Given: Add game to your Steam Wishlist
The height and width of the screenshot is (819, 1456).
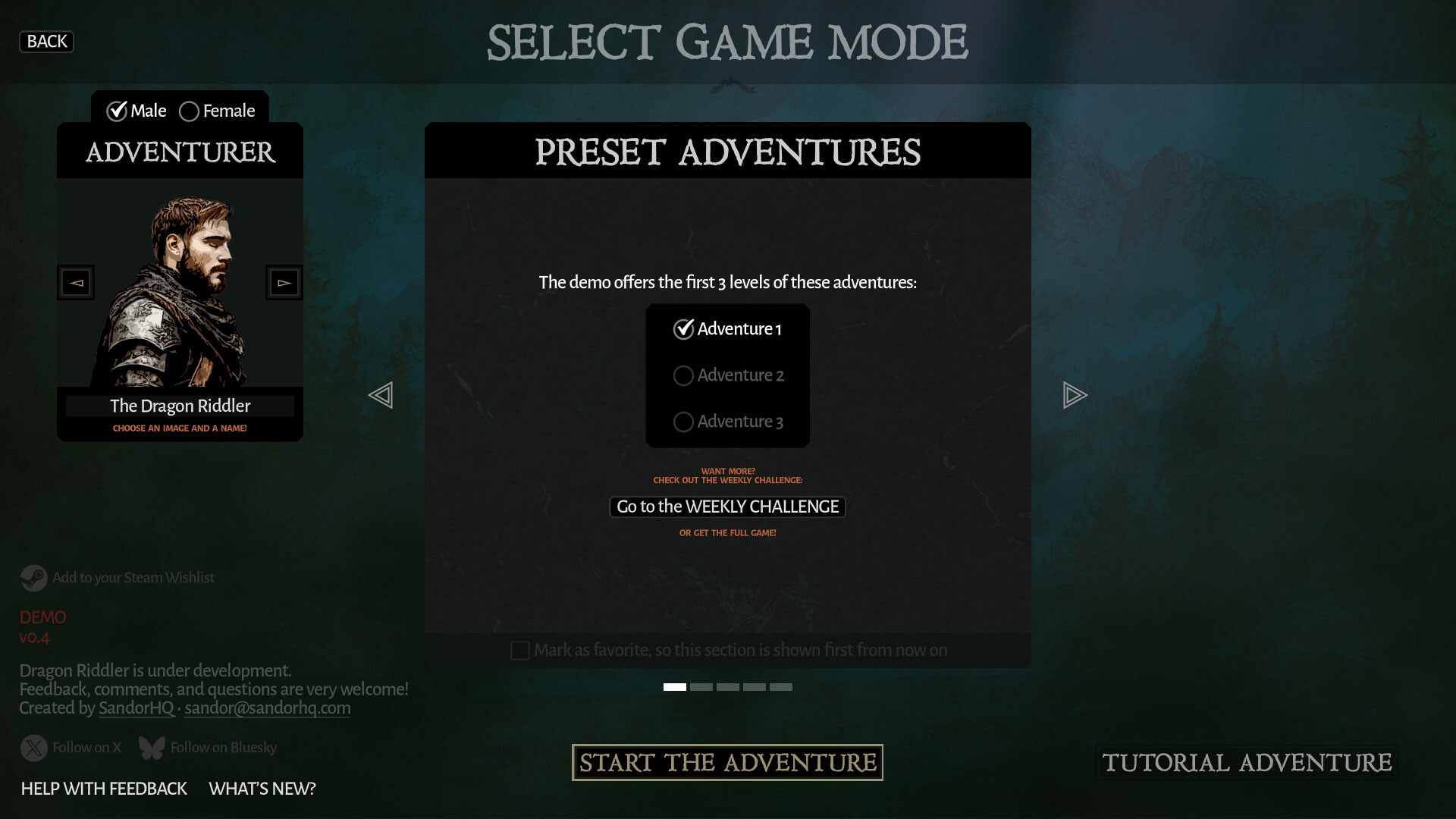Looking at the screenshot, I should pos(118,578).
